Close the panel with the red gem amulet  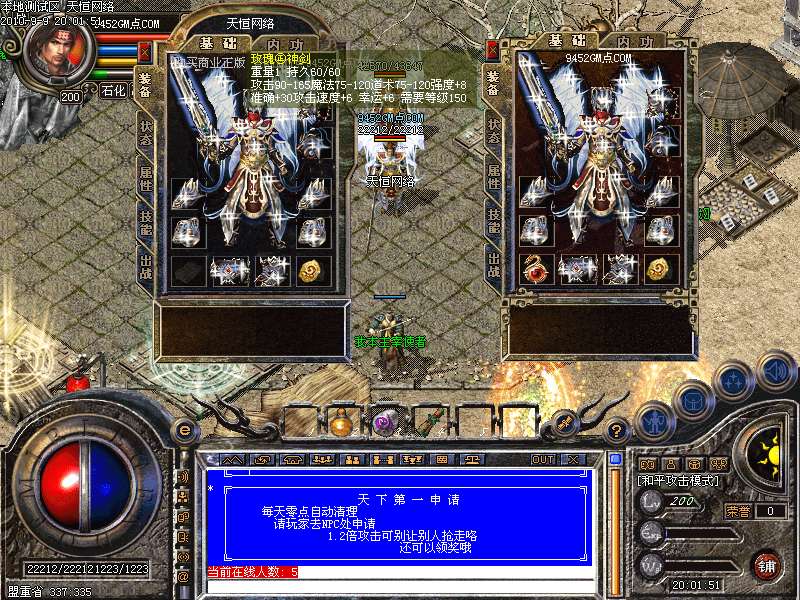pos(492,51)
